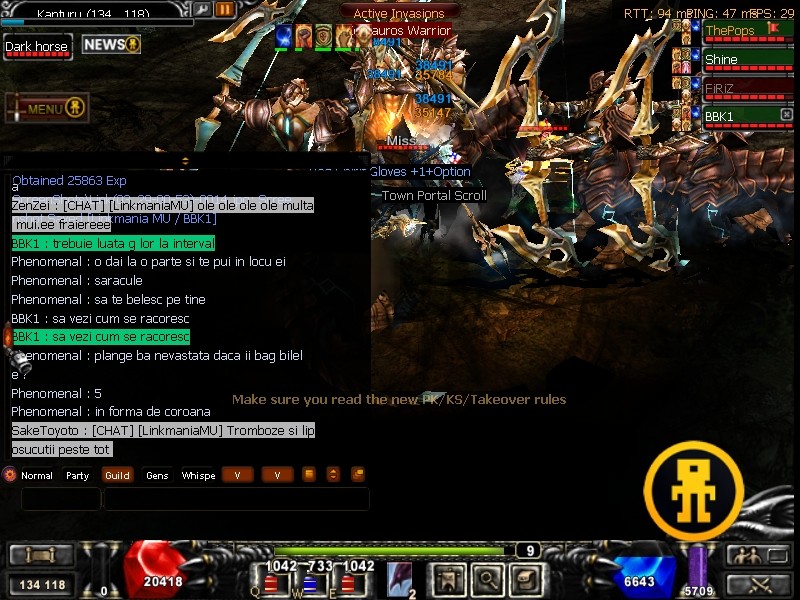Choose the Whisper chat channel

[x=198, y=476]
